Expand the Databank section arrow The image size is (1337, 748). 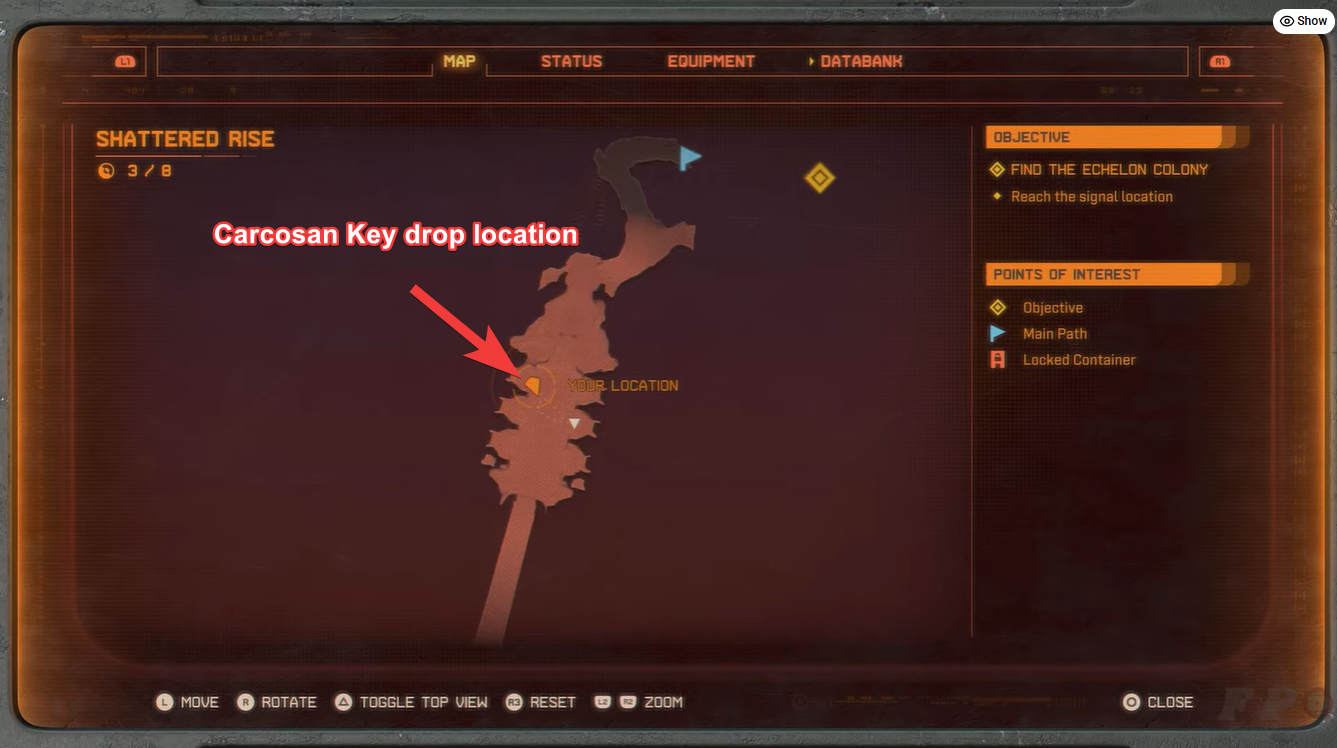pos(811,60)
